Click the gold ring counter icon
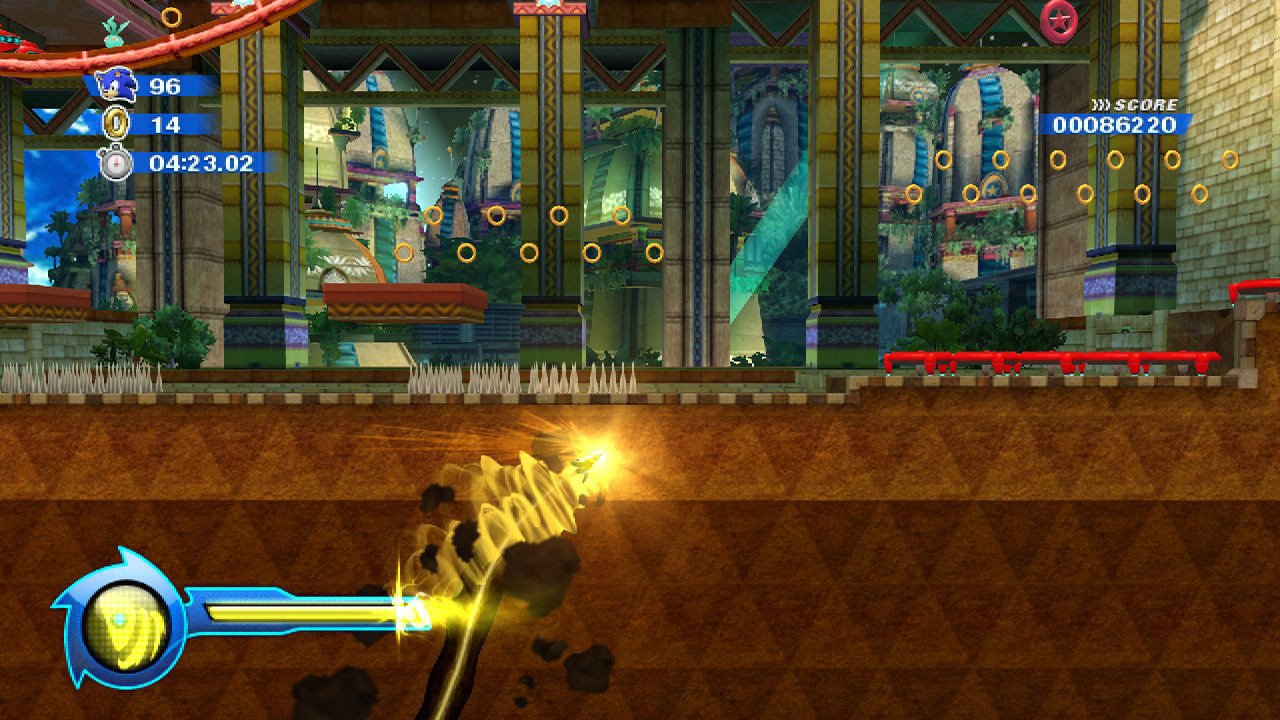Image resolution: width=1280 pixels, height=720 pixels. (117, 124)
